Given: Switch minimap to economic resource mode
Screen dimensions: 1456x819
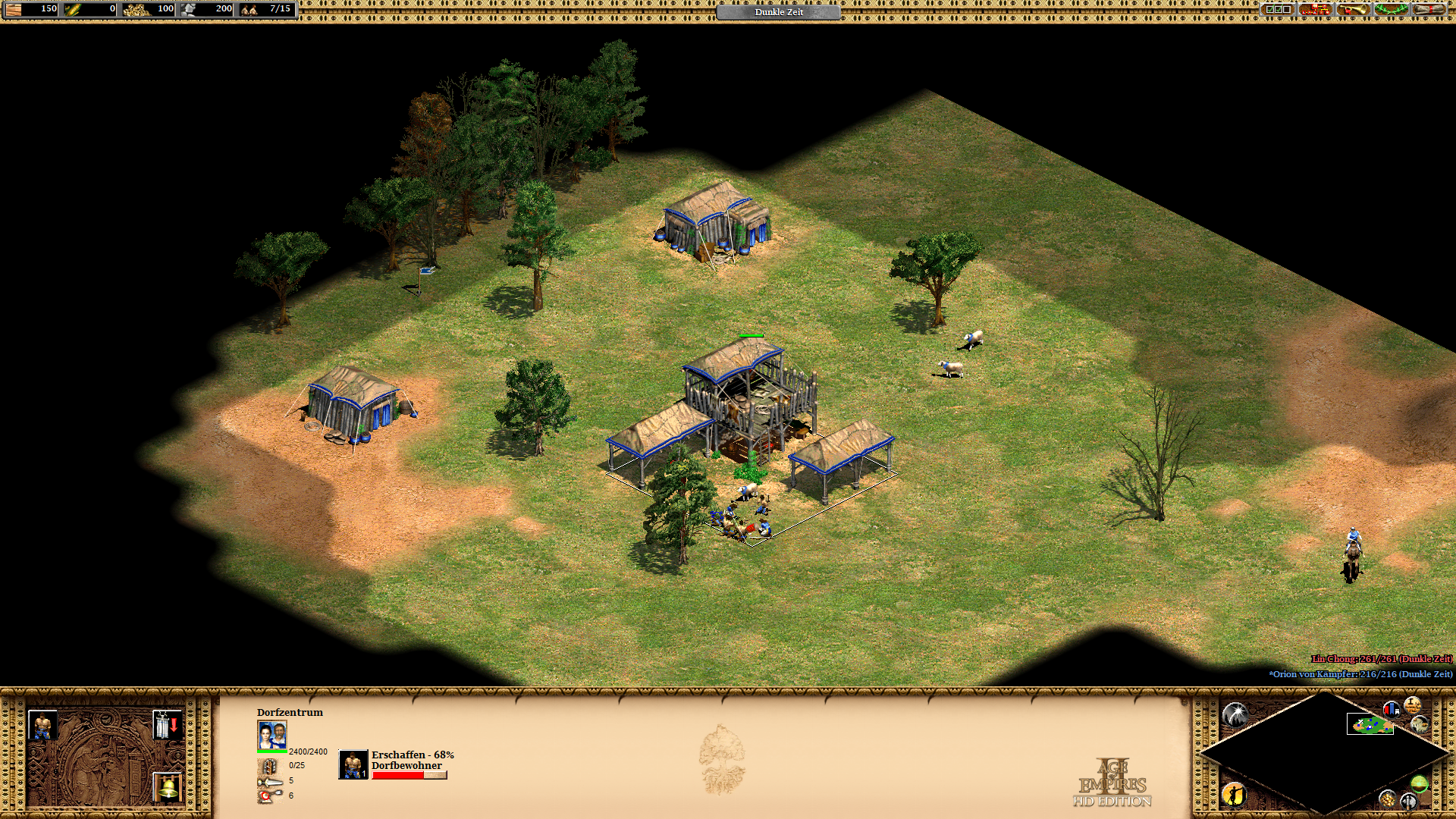Looking at the screenshot, I should pos(1387,799).
